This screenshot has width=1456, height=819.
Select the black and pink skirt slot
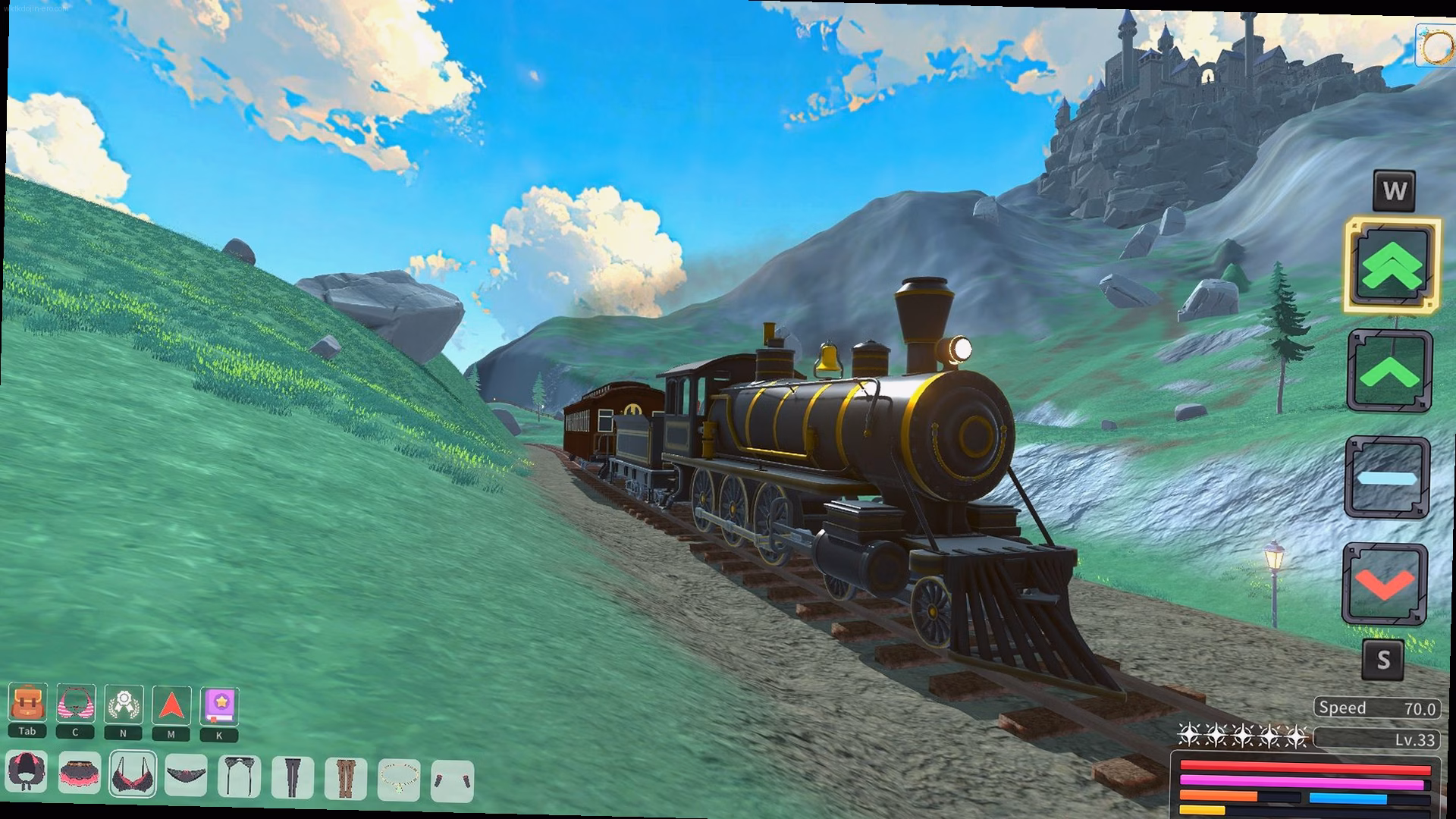point(80,774)
